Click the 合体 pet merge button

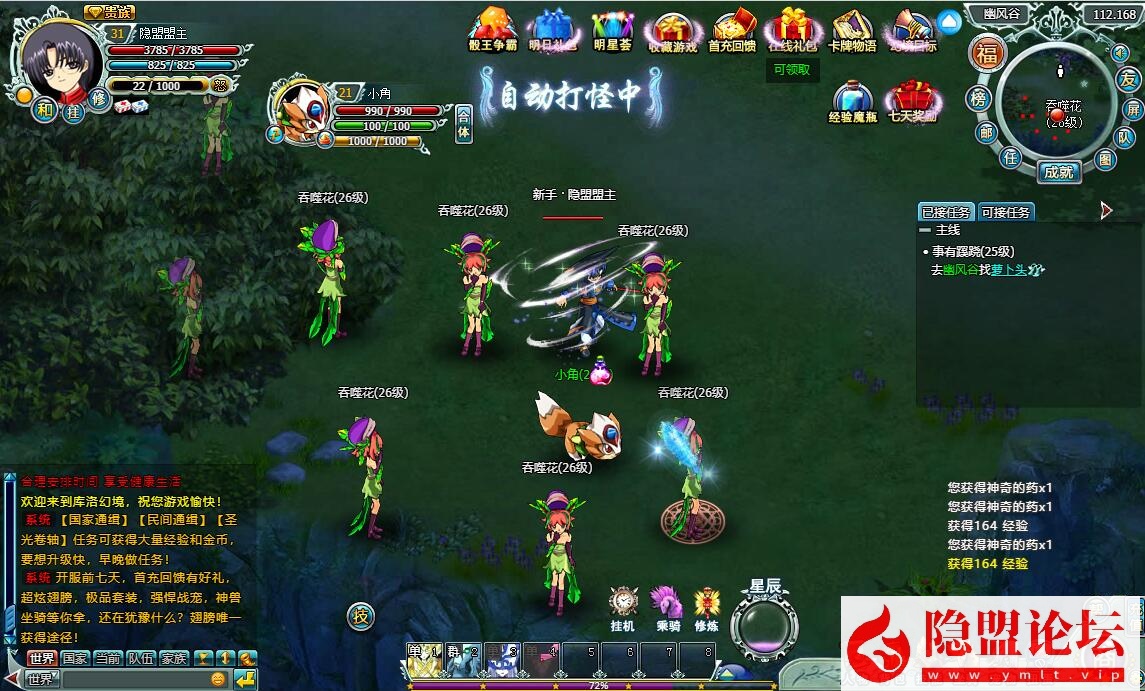point(464,125)
